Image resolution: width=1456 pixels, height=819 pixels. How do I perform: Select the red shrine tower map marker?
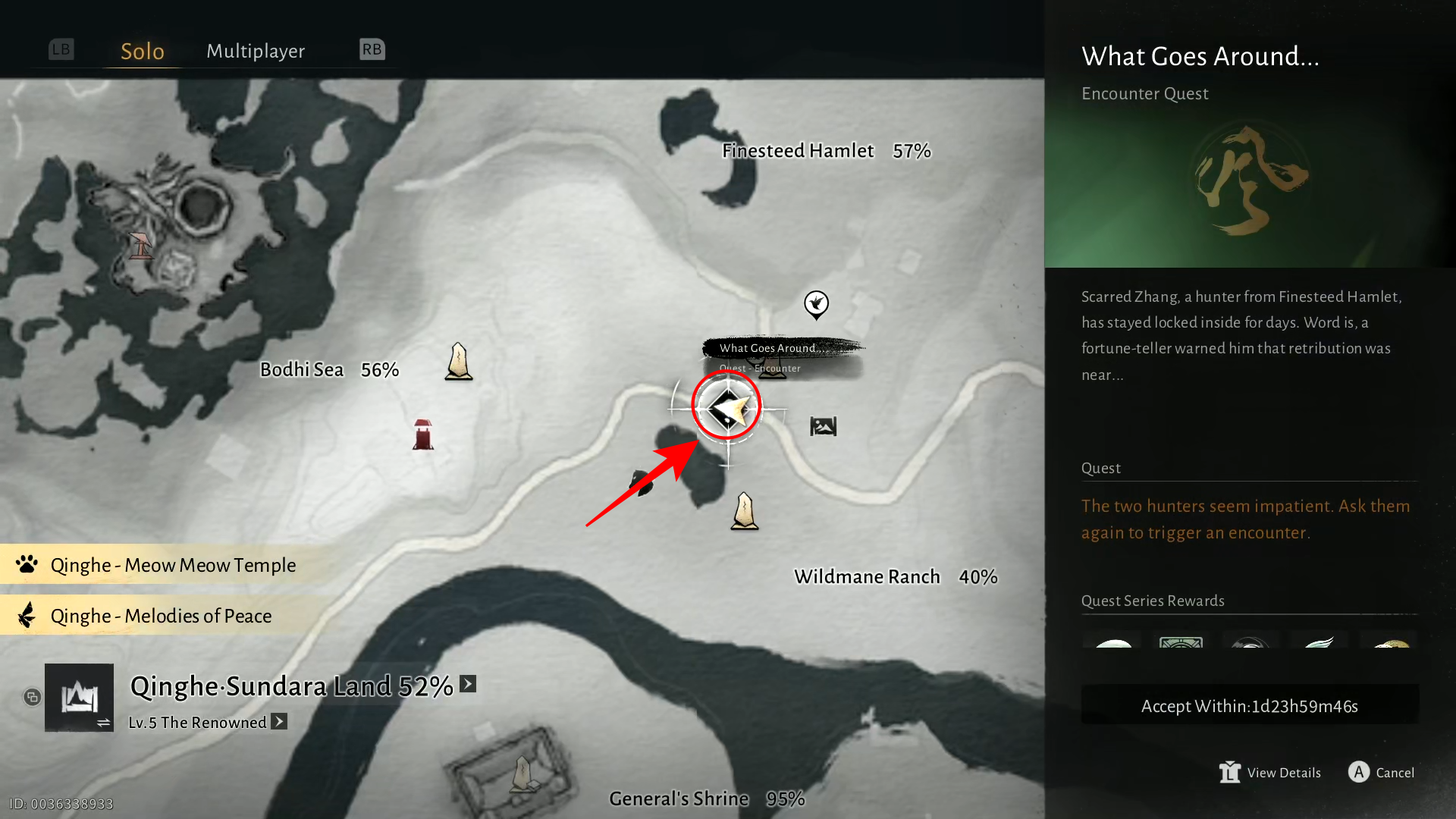pyautogui.click(x=423, y=435)
